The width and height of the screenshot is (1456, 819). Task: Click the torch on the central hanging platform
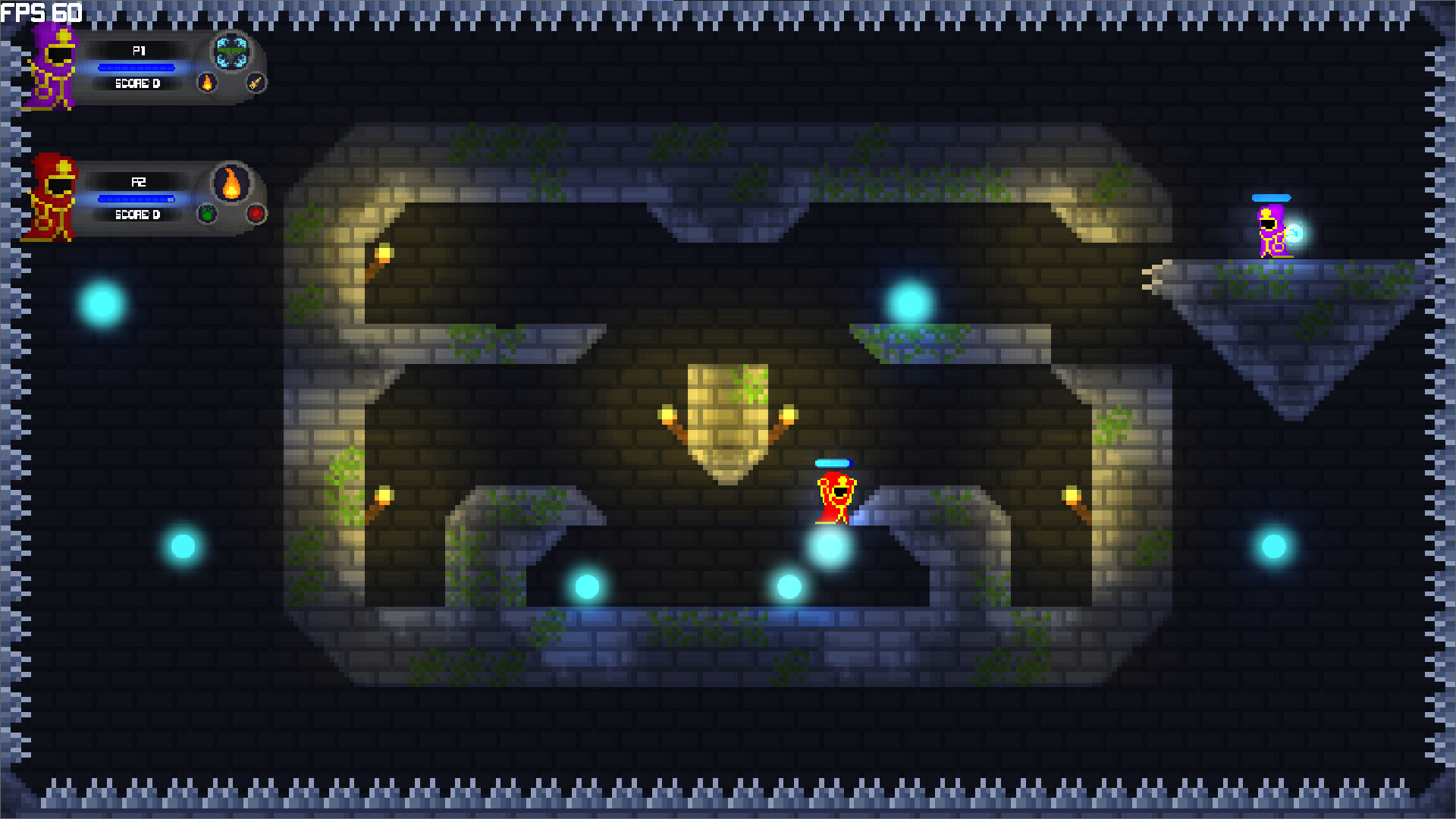[x=666, y=414]
